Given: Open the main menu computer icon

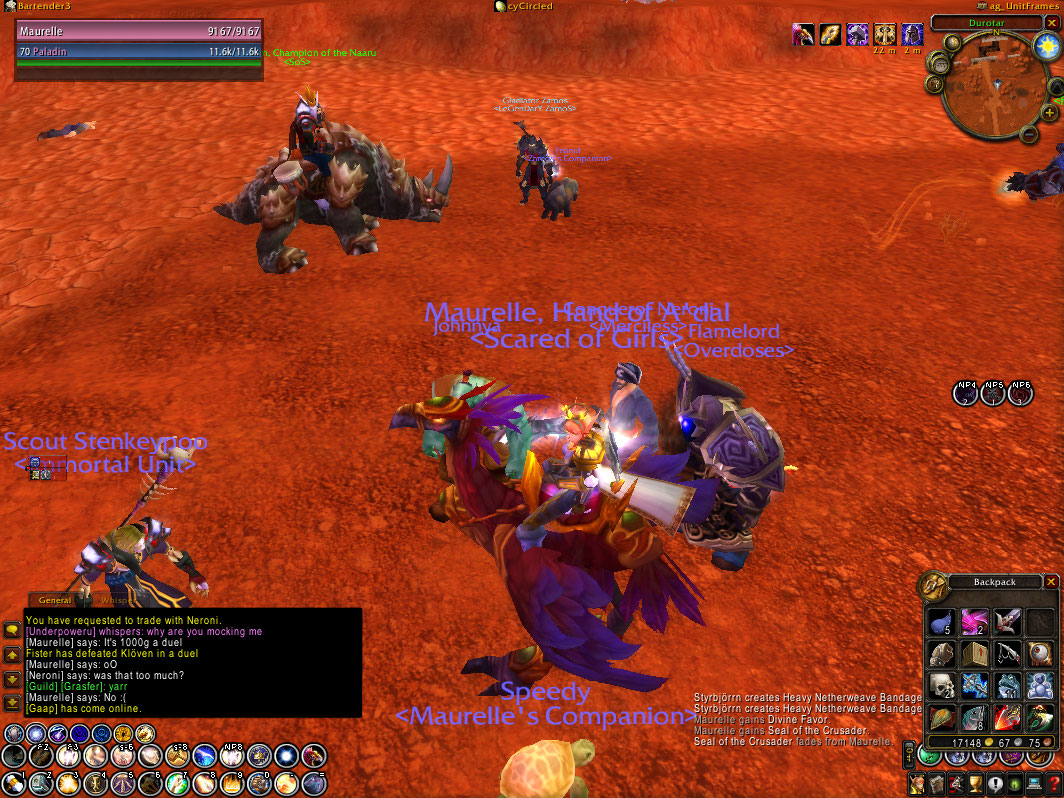Looking at the screenshot, I should 1034,784.
